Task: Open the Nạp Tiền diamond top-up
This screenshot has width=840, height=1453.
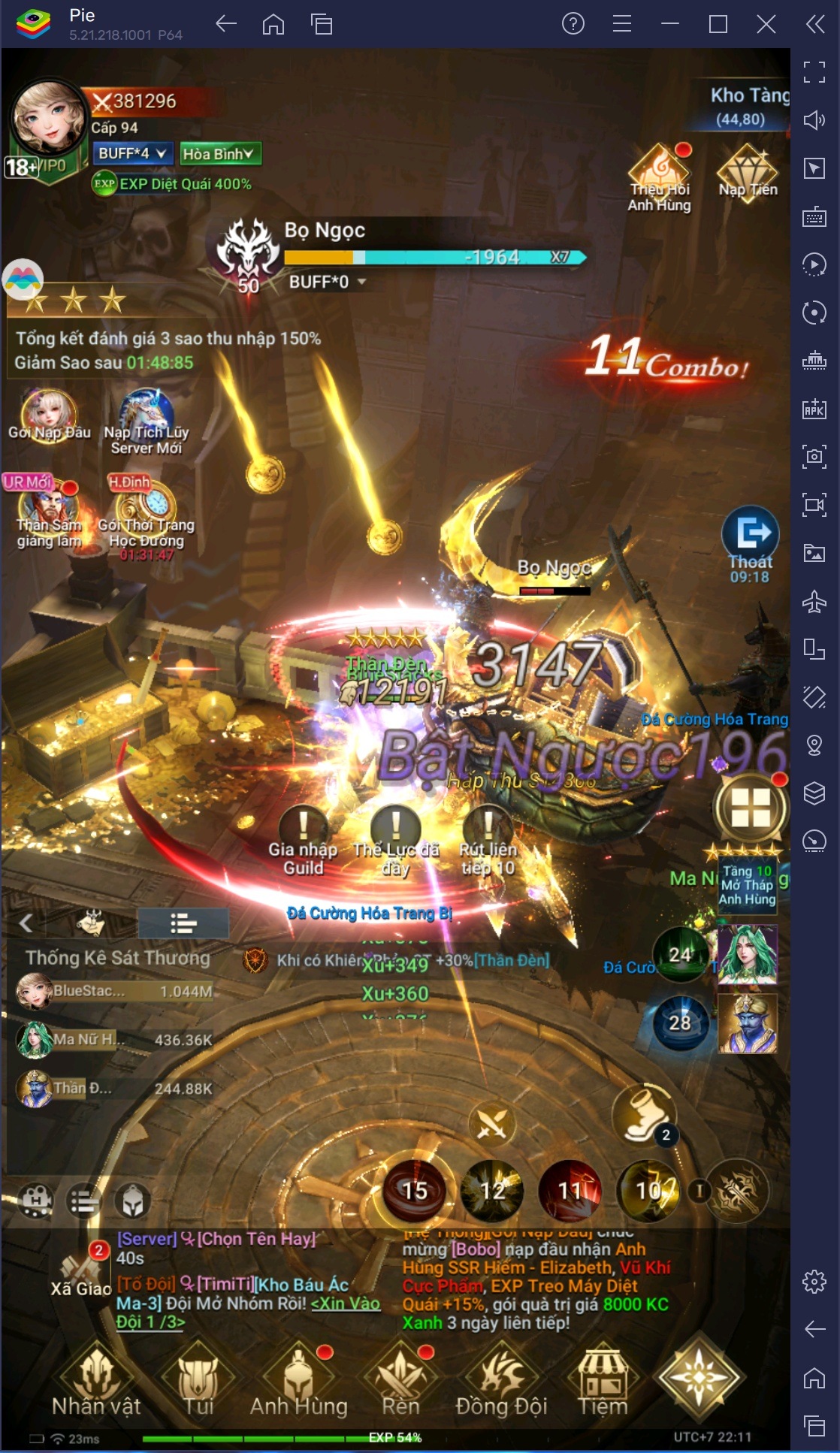Action: point(748,172)
